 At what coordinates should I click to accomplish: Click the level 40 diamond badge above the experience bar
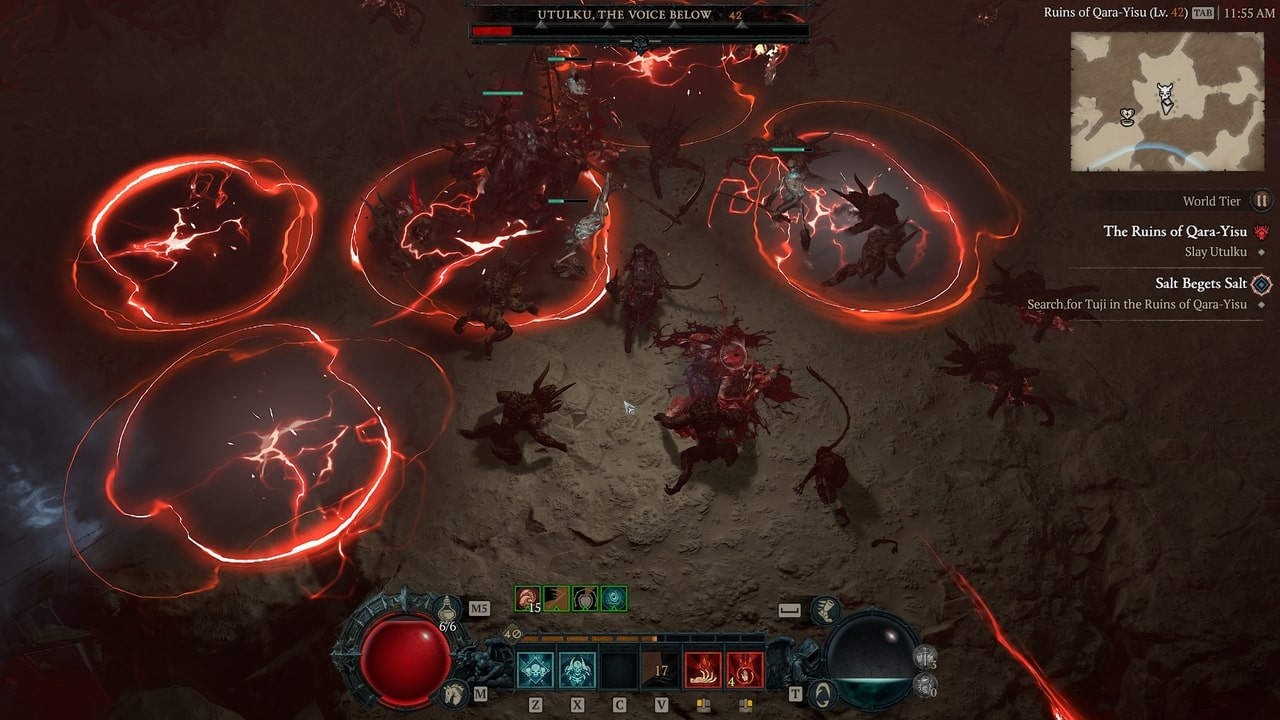510,634
